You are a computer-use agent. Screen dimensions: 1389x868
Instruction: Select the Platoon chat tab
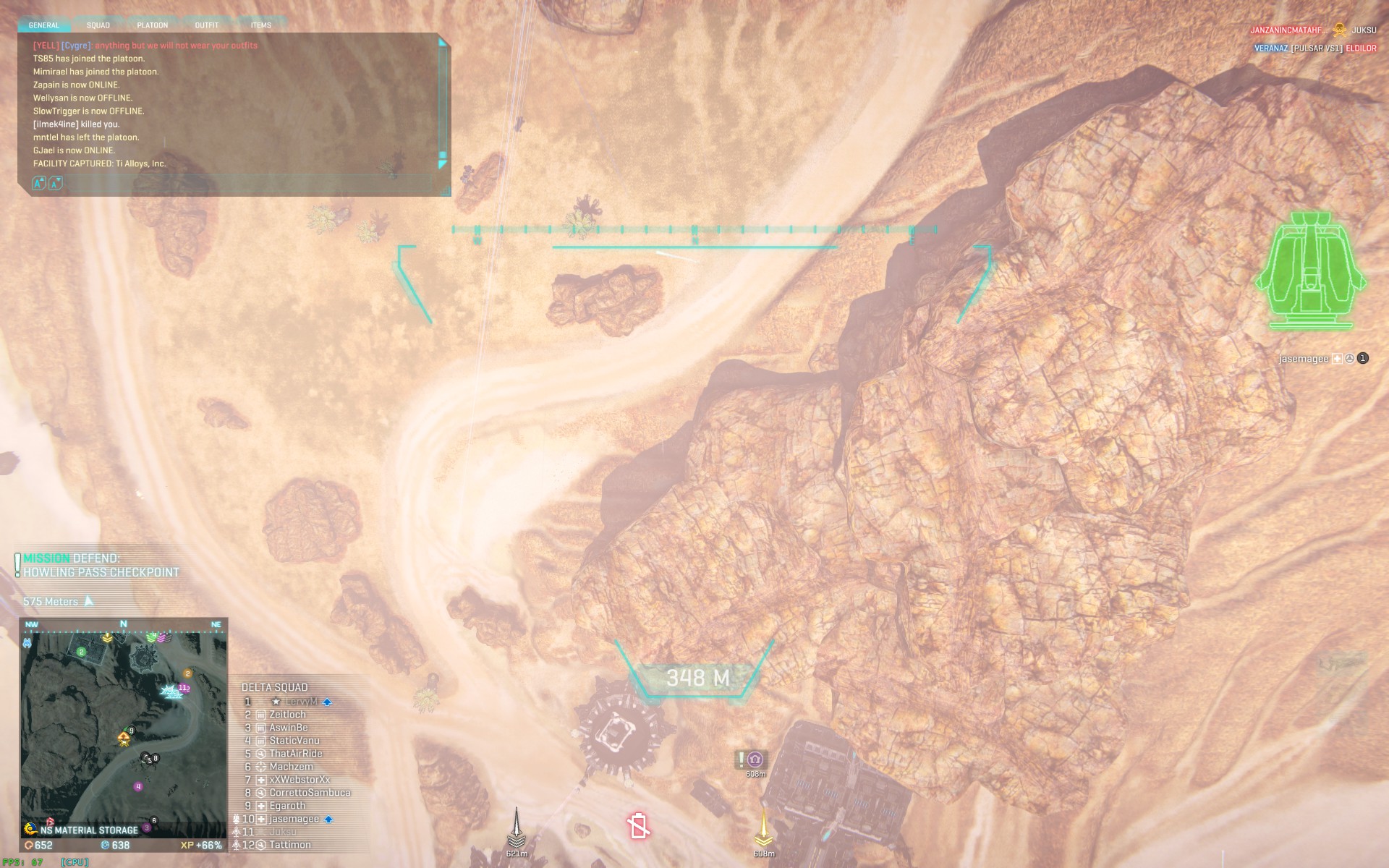[152, 25]
